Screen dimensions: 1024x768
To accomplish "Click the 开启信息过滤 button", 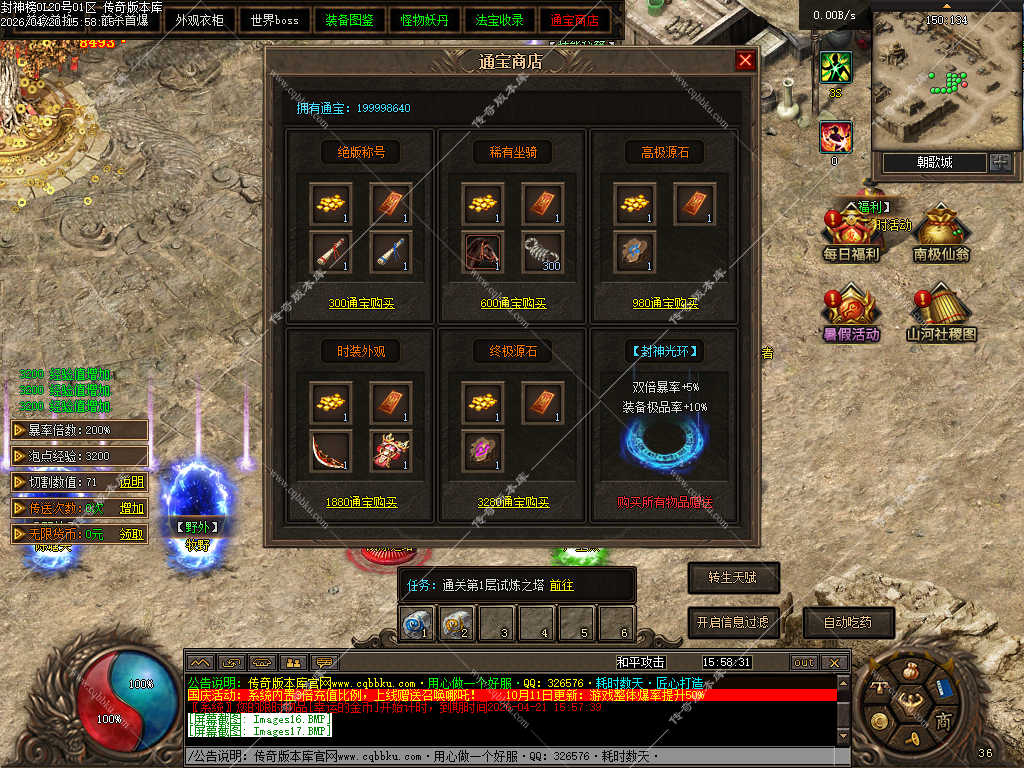I will coord(733,622).
